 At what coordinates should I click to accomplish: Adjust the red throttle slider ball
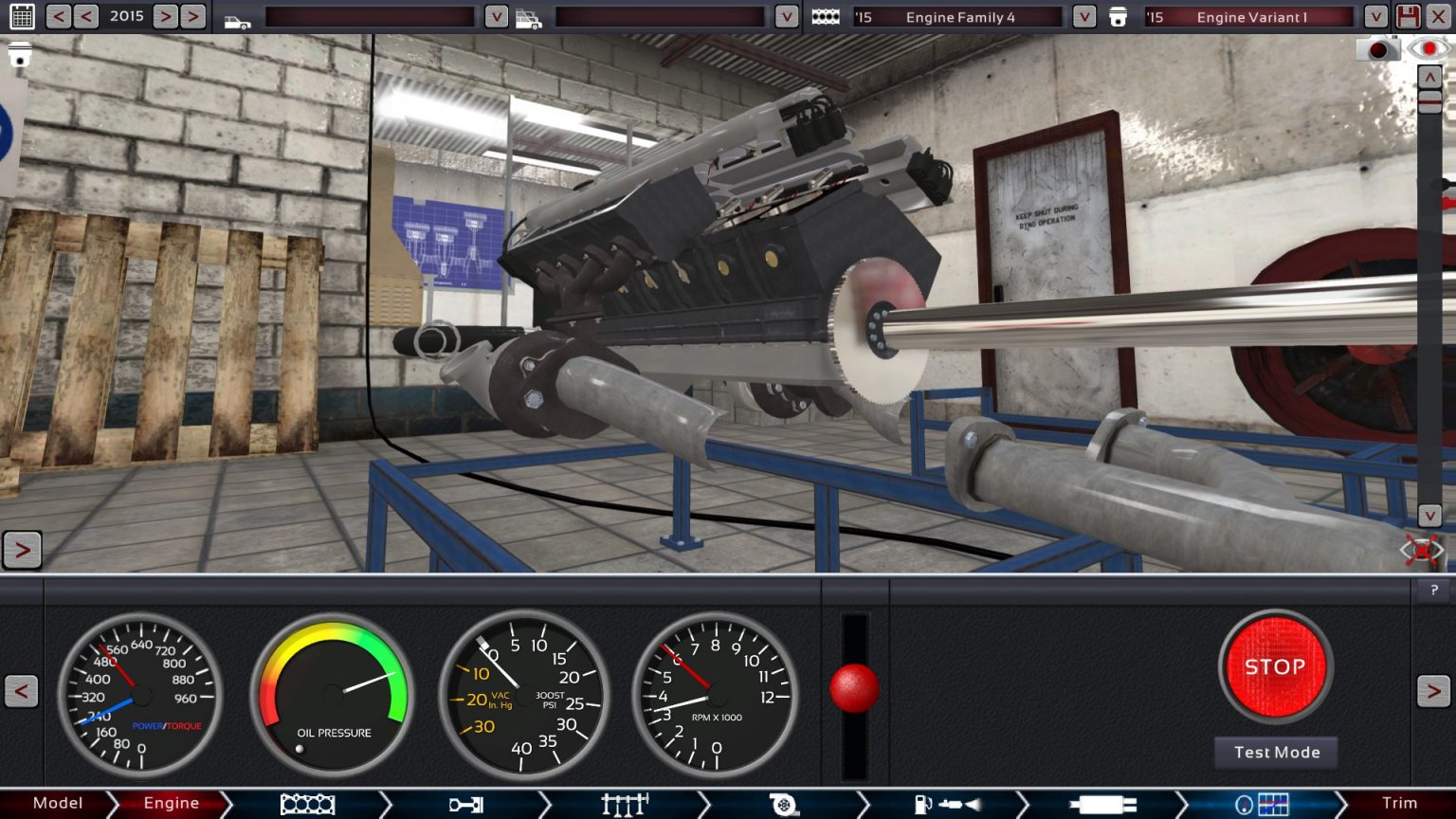pyautogui.click(x=856, y=690)
